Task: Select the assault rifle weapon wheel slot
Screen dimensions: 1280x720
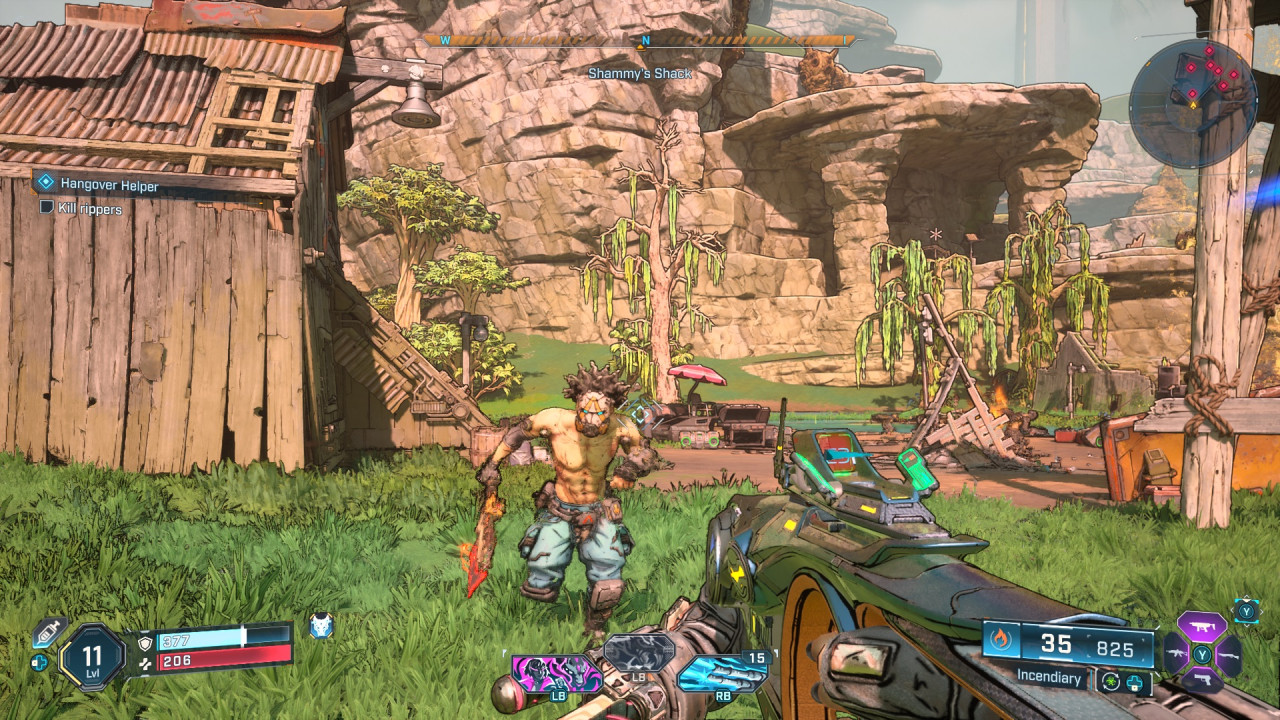Action: point(1177,654)
